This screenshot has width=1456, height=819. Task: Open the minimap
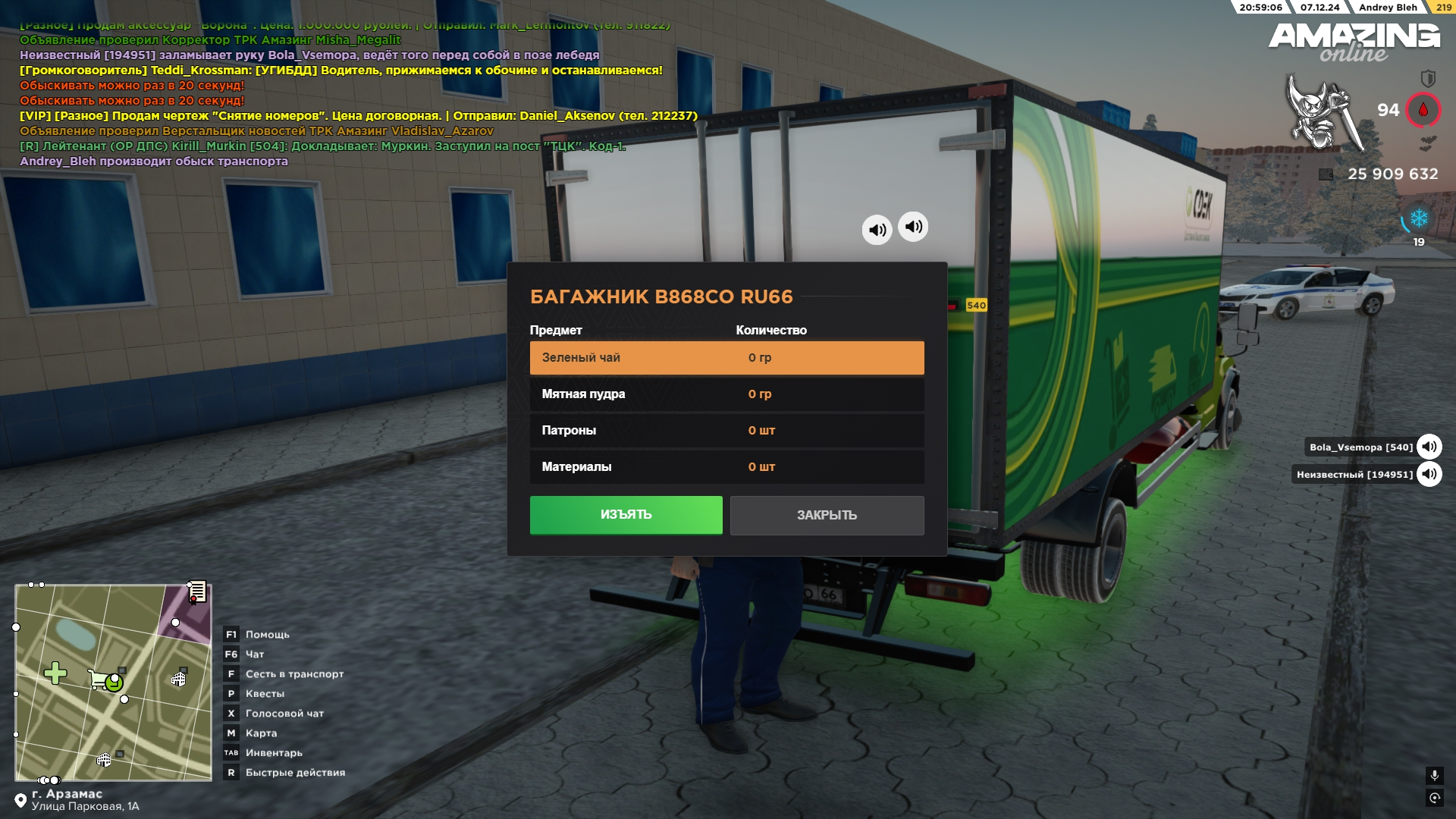[113, 682]
